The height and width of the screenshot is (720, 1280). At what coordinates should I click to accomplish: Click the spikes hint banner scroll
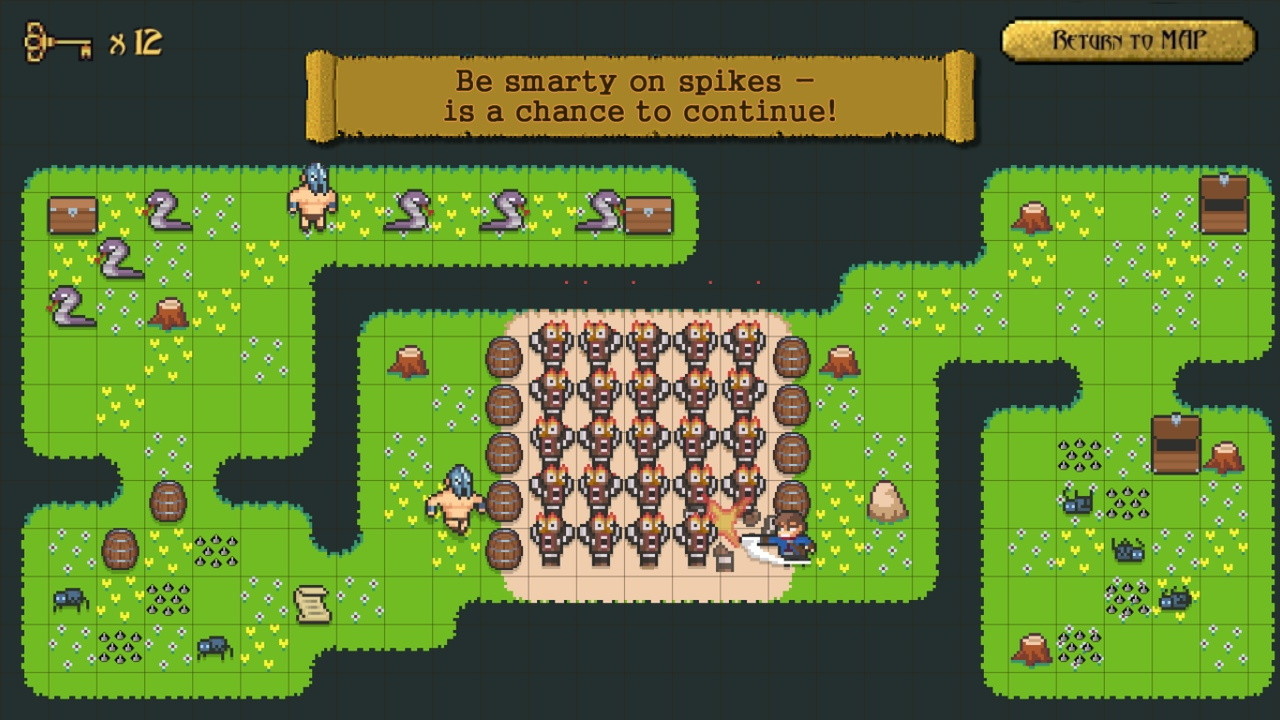point(635,95)
